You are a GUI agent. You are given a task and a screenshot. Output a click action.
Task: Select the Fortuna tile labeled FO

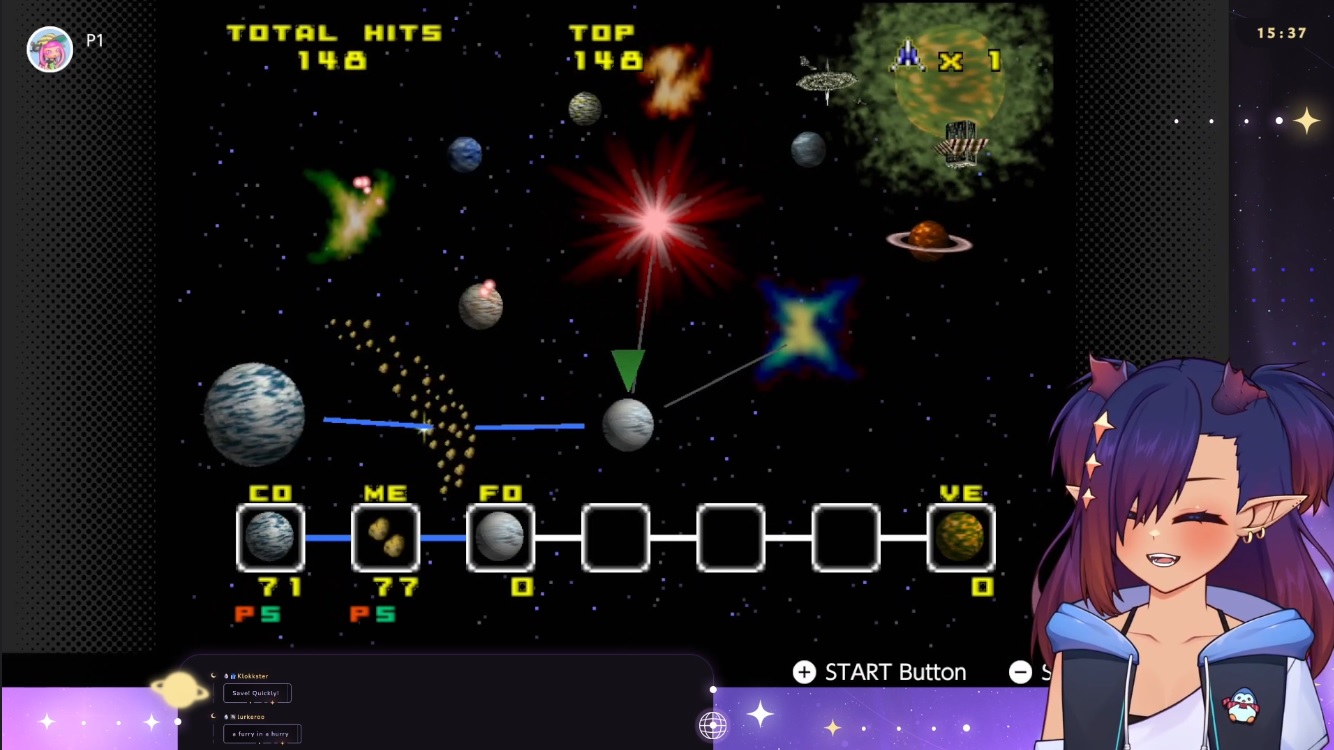coord(500,537)
